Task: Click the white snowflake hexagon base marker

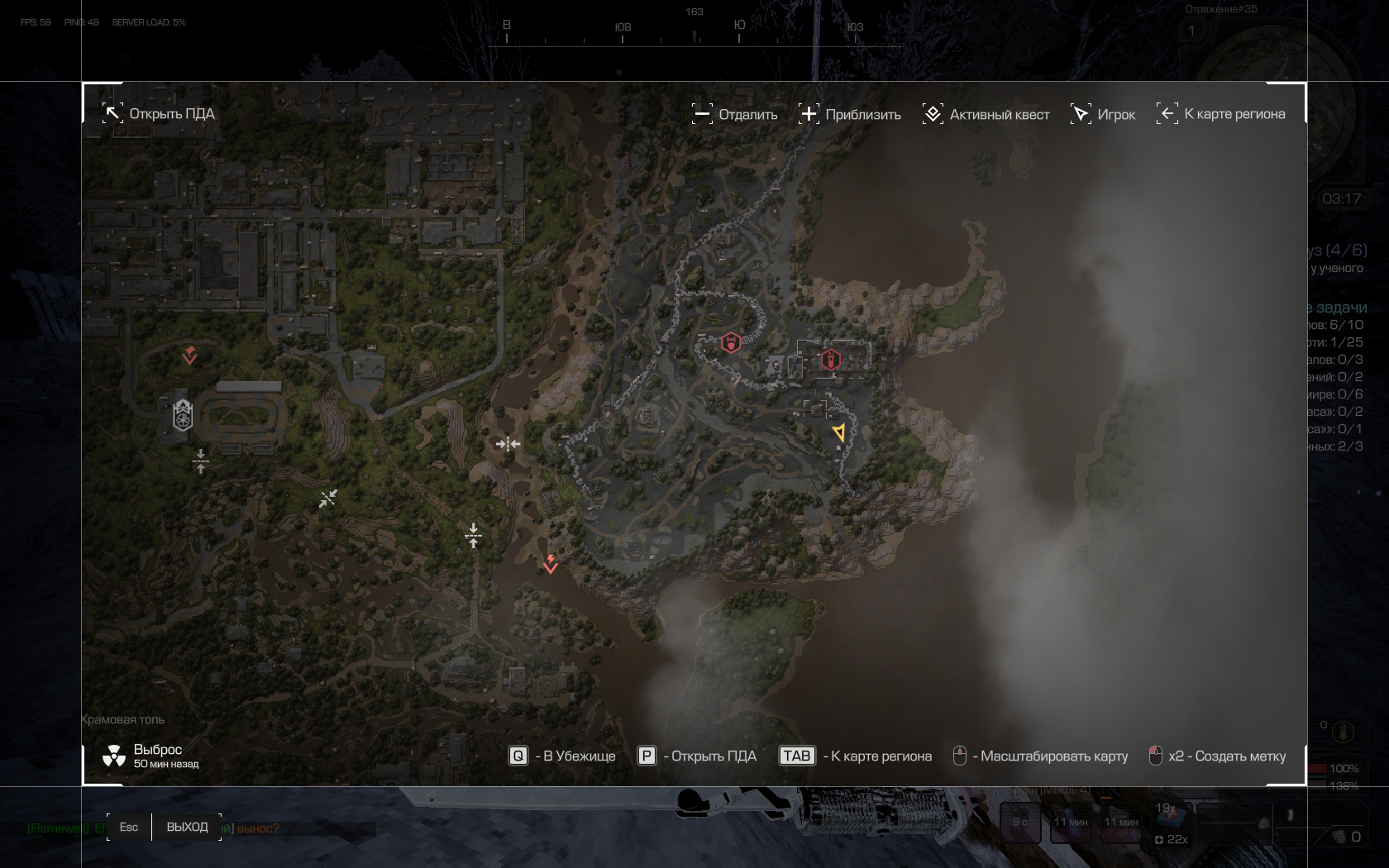Action: (x=183, y=415)
